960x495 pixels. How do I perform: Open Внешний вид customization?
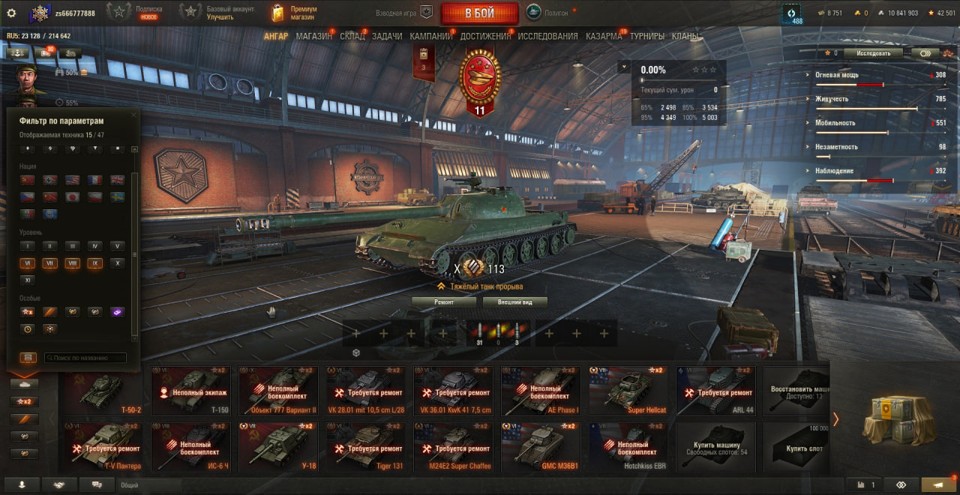(x=520, y=301)
